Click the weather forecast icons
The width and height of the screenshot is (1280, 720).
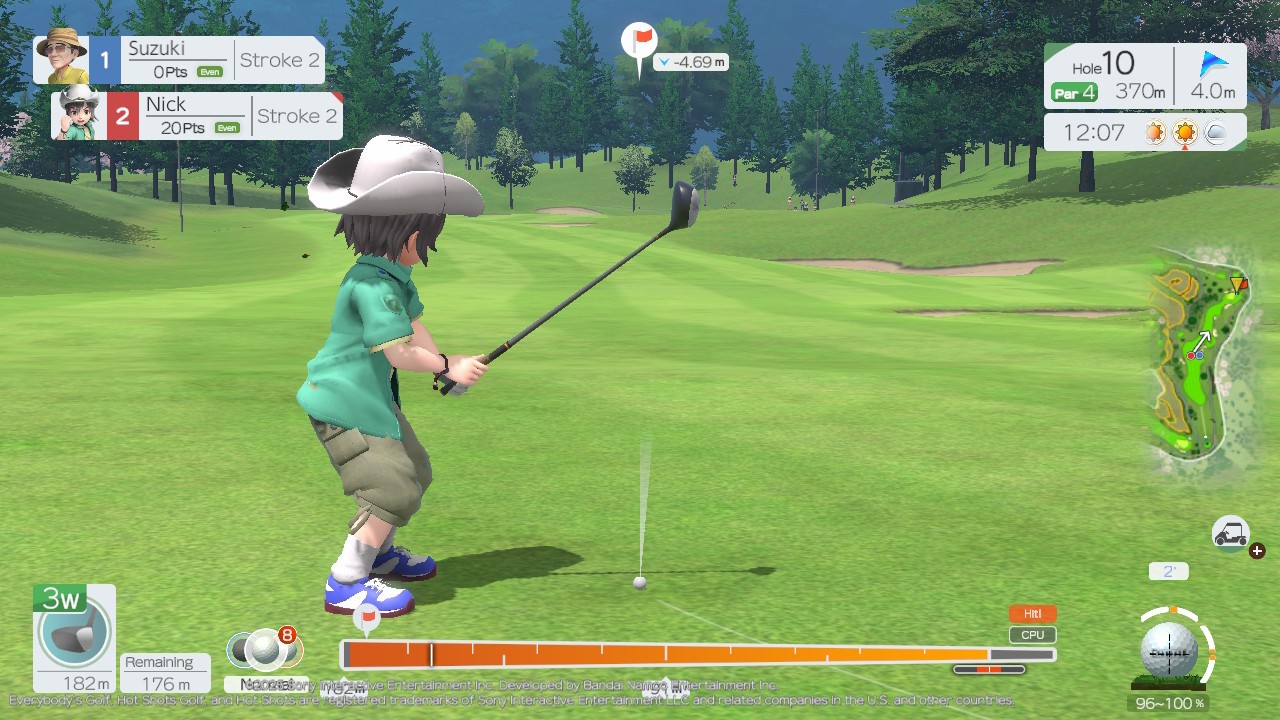click(1186, 132)
